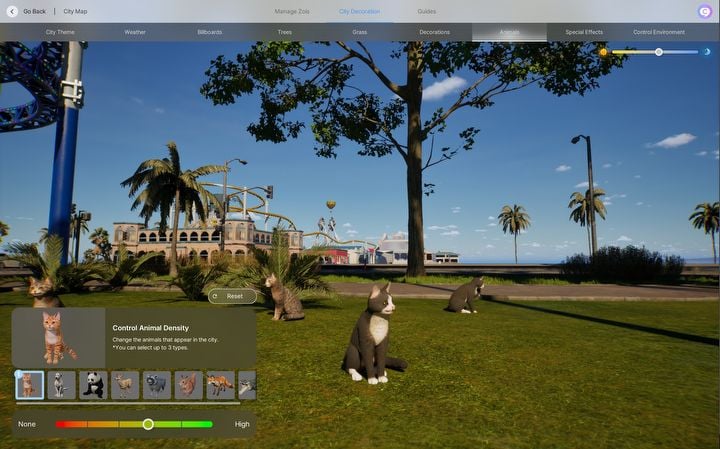Open the Special Effects category

tap(584, 32)
